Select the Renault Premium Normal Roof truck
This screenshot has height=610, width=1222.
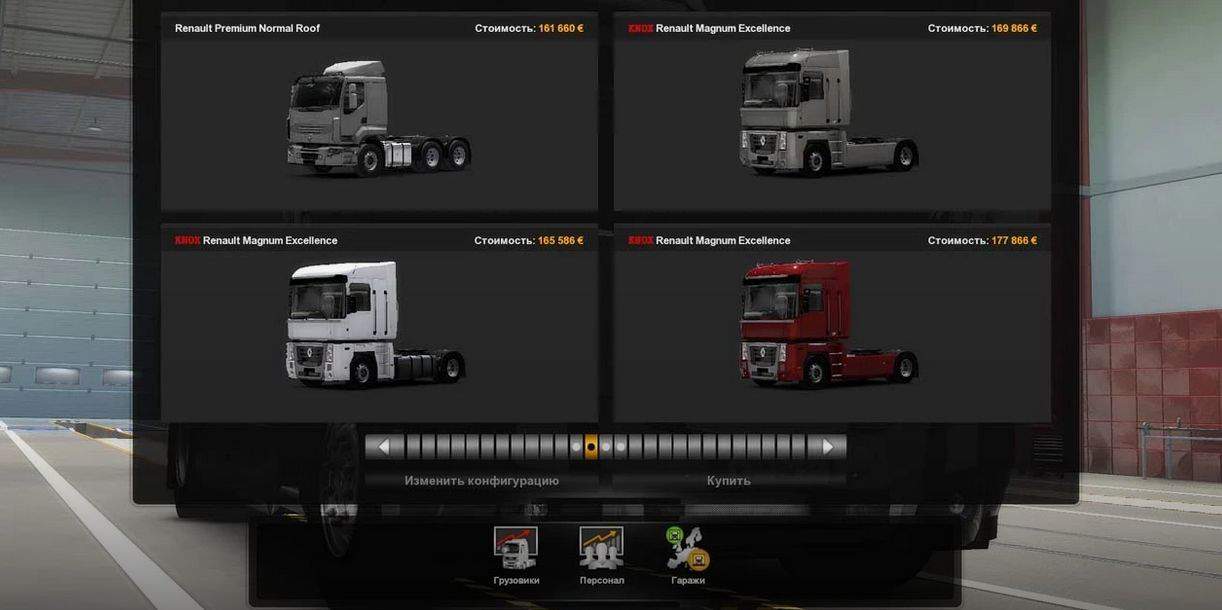coord(379,120)
